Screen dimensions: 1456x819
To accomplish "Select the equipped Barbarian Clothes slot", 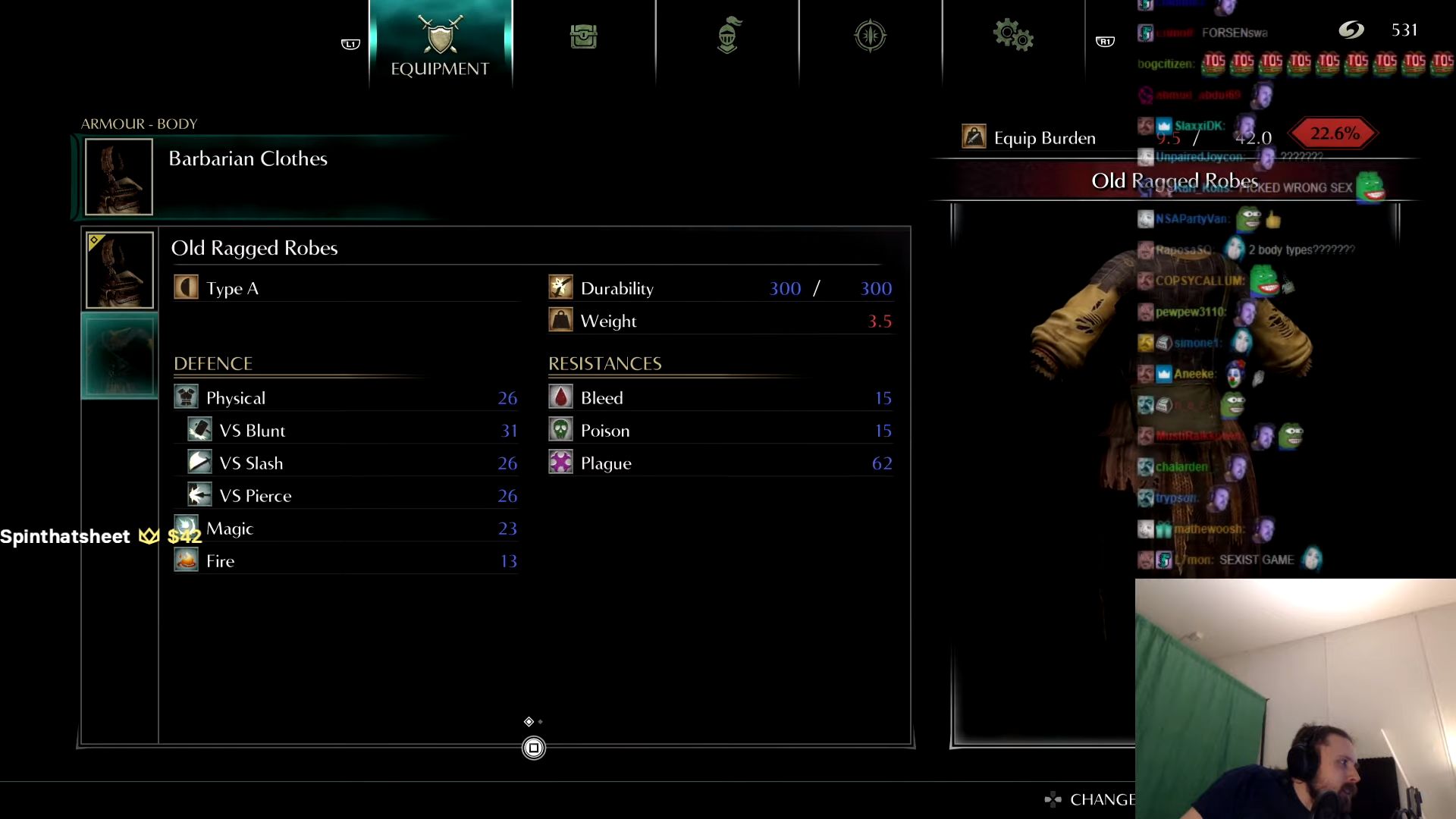I will 119,177.
